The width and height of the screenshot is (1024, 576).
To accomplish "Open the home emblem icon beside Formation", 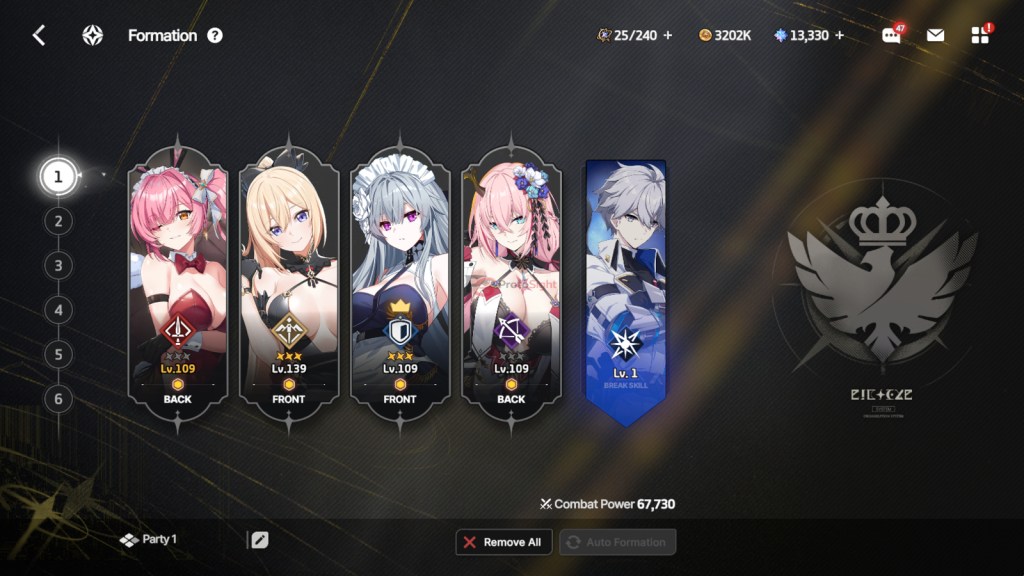I will coord(92,36).
